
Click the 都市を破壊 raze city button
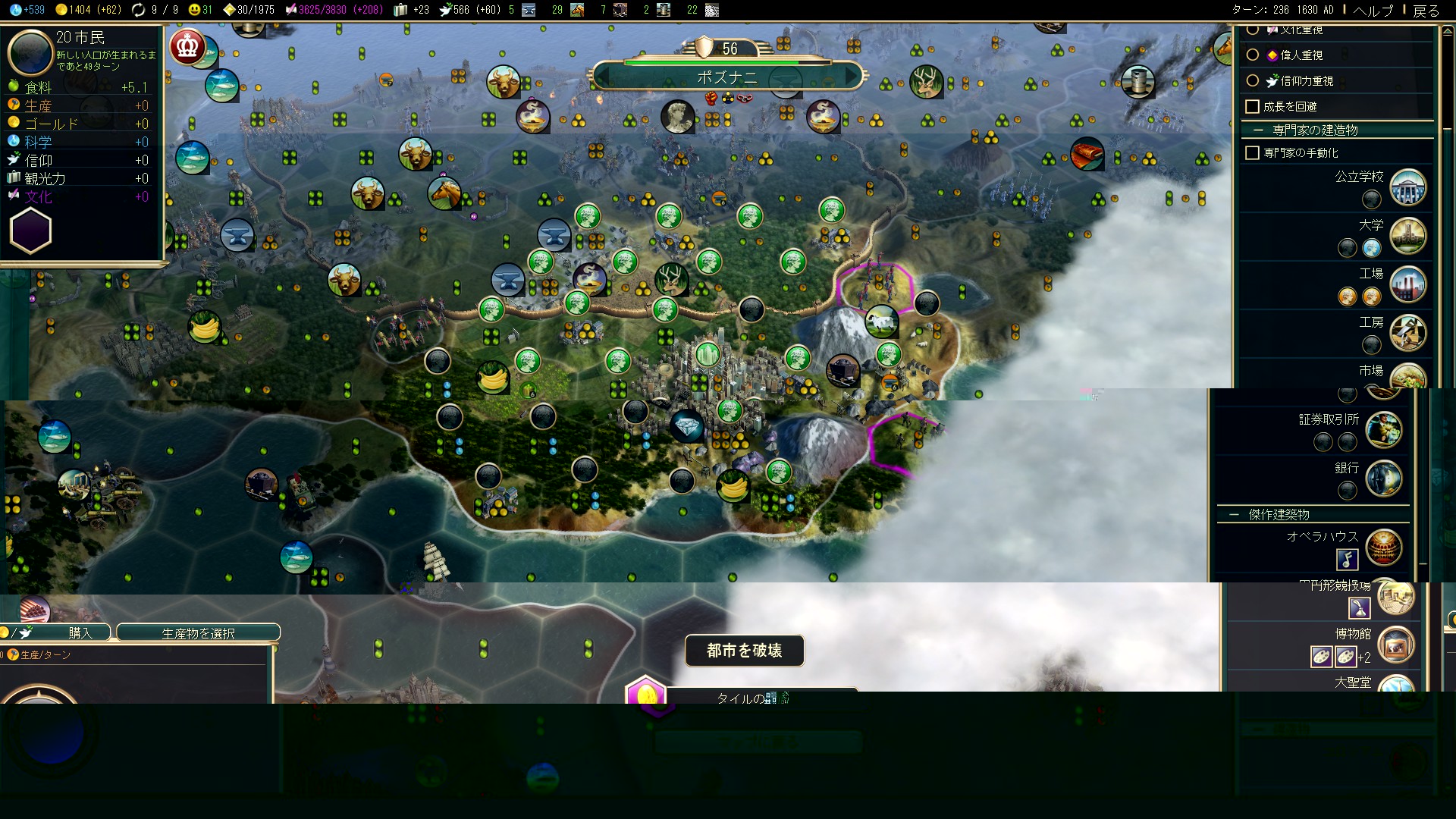click(744, 651)
